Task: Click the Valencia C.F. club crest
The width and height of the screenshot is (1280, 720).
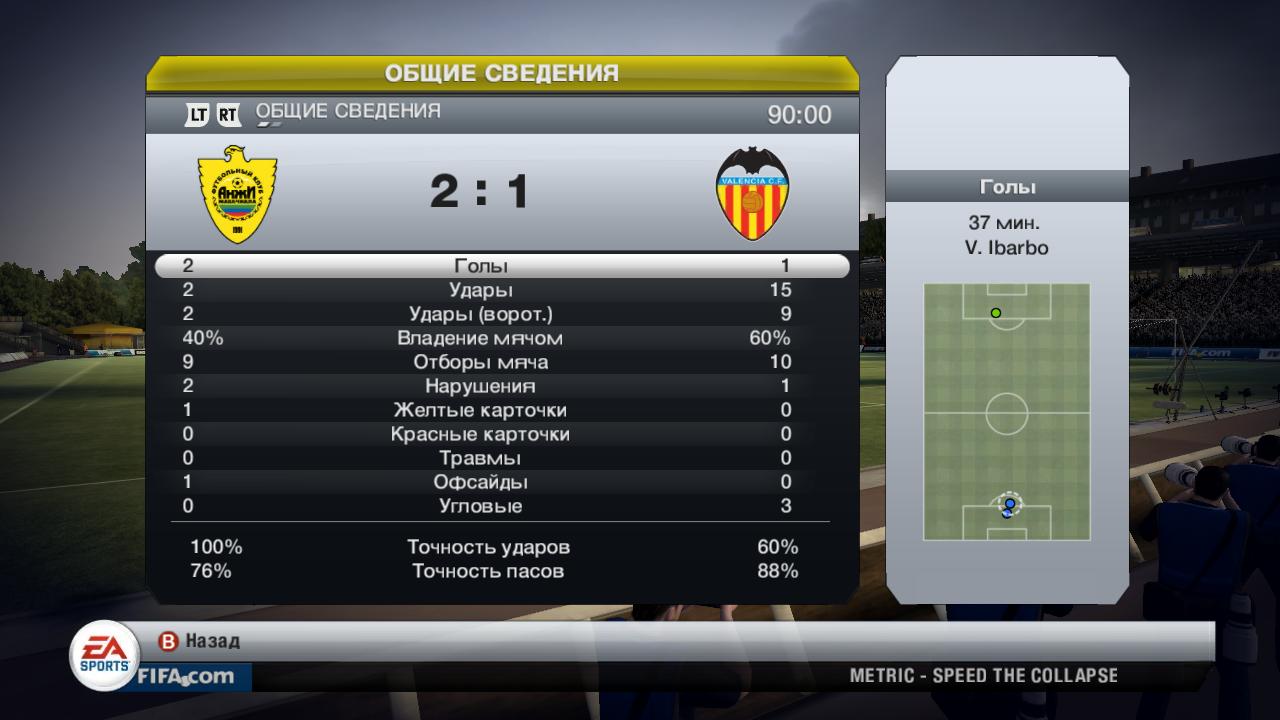Action: tap(753, 191)
